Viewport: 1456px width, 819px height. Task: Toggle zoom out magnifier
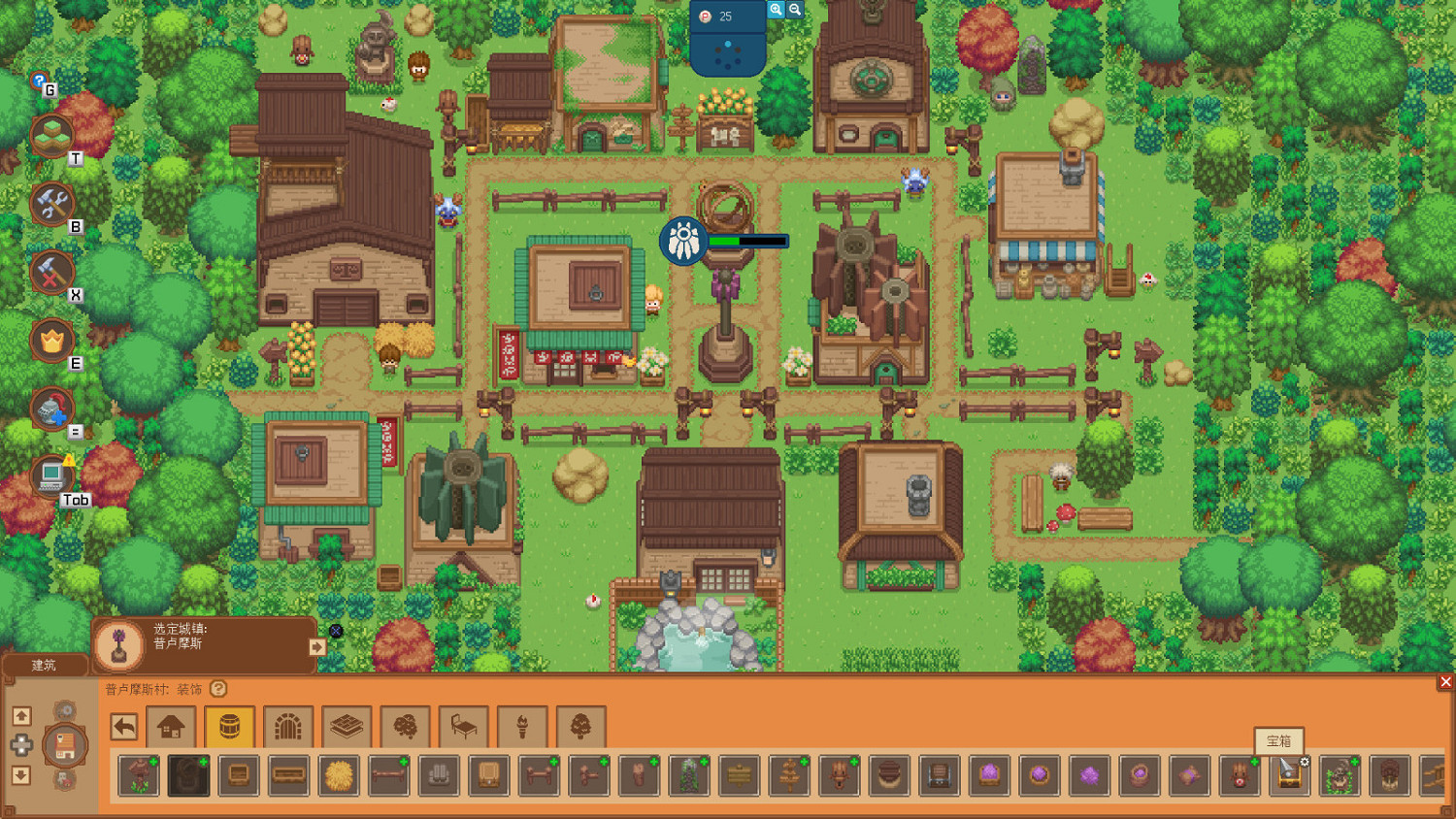click(796, 9)
